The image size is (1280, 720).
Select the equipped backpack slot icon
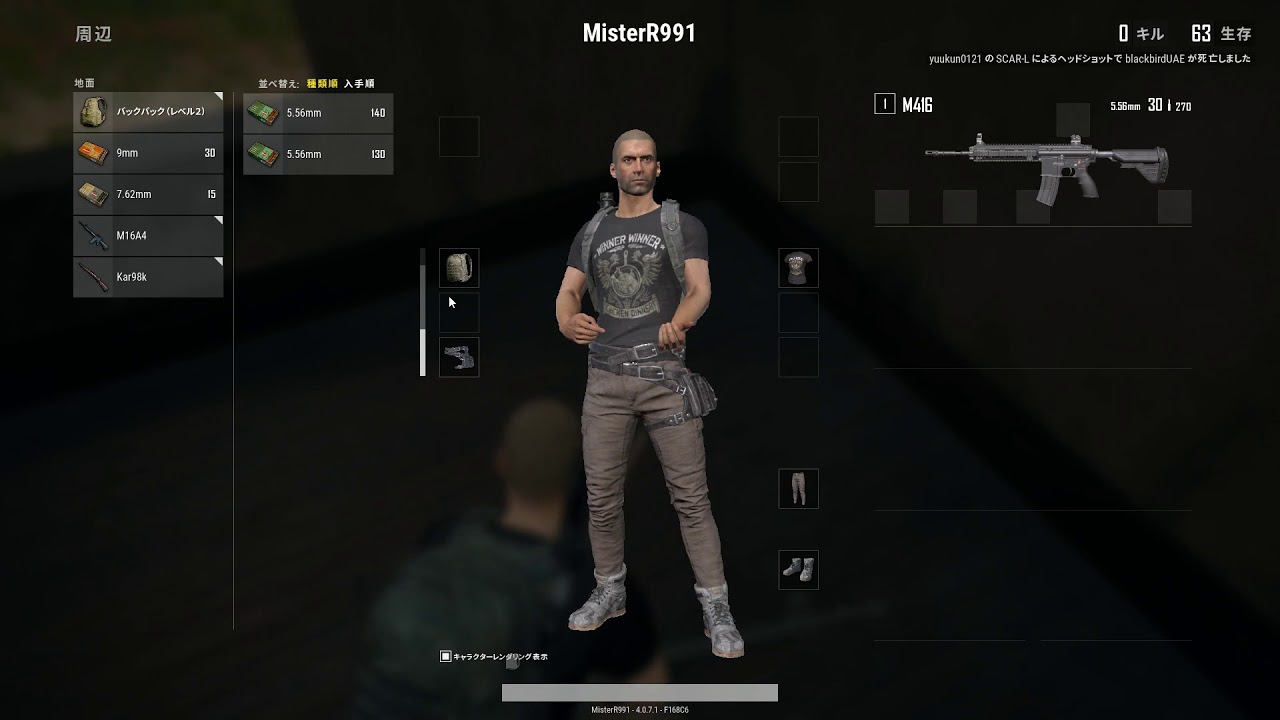pos(459,268)
